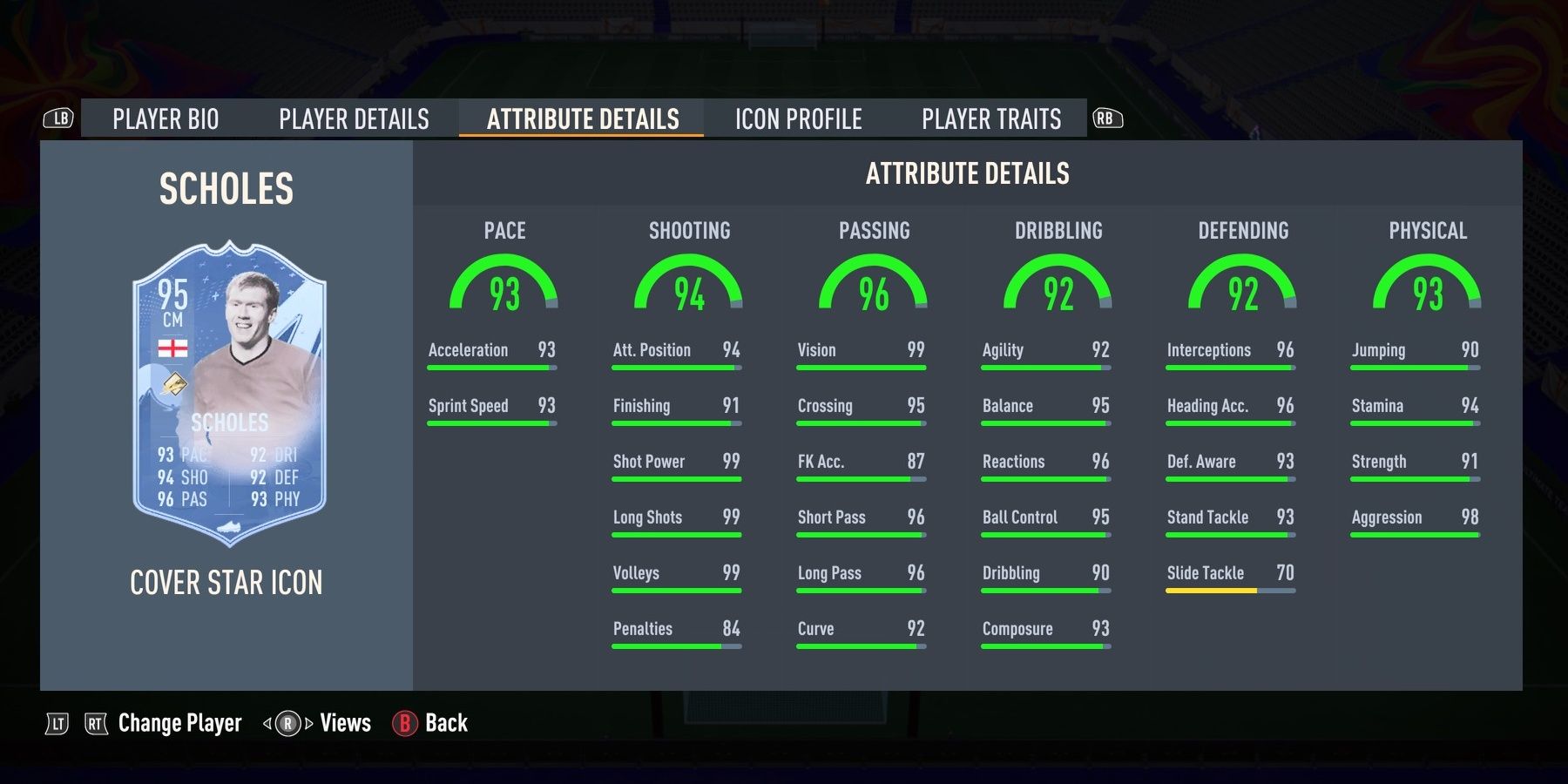
Task: Switch to the Player Bio tab
Action: (166, 118)
